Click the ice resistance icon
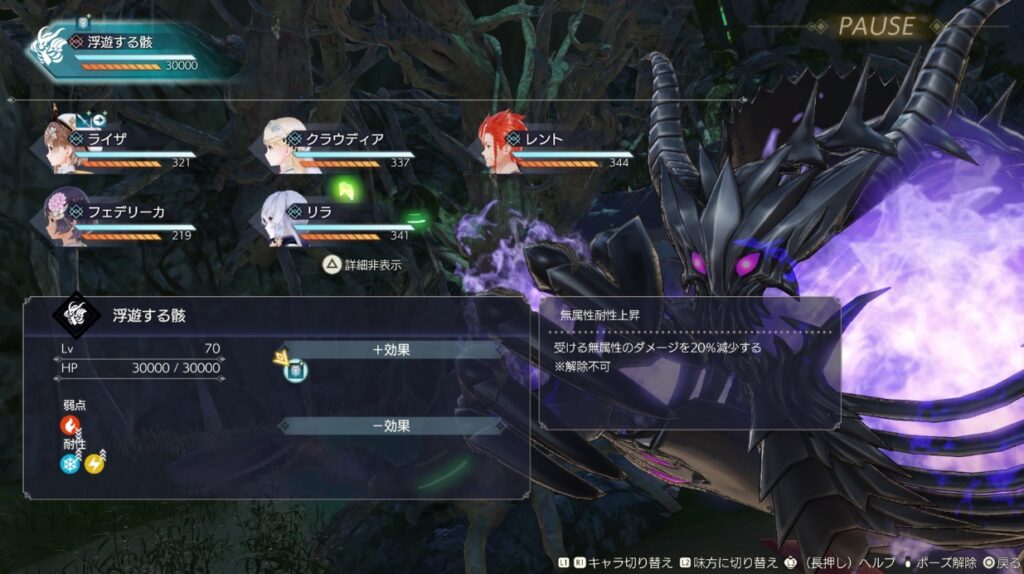 [70, 463]
